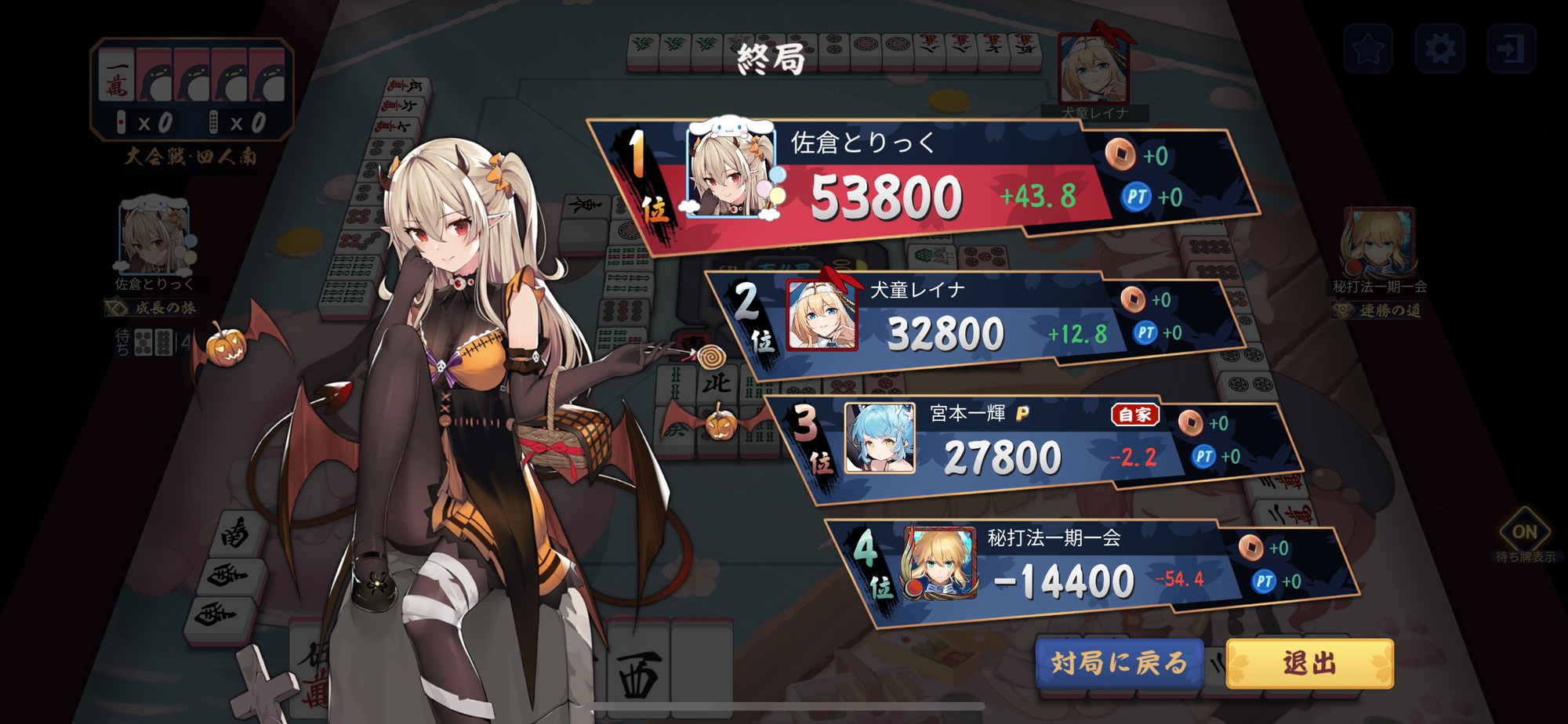Image resolution: width=1568 pixels, height=724 pixels.
Task: View 秘打法一期一会's avatar above 連勝の道
Action: [x=1378, y=241]
